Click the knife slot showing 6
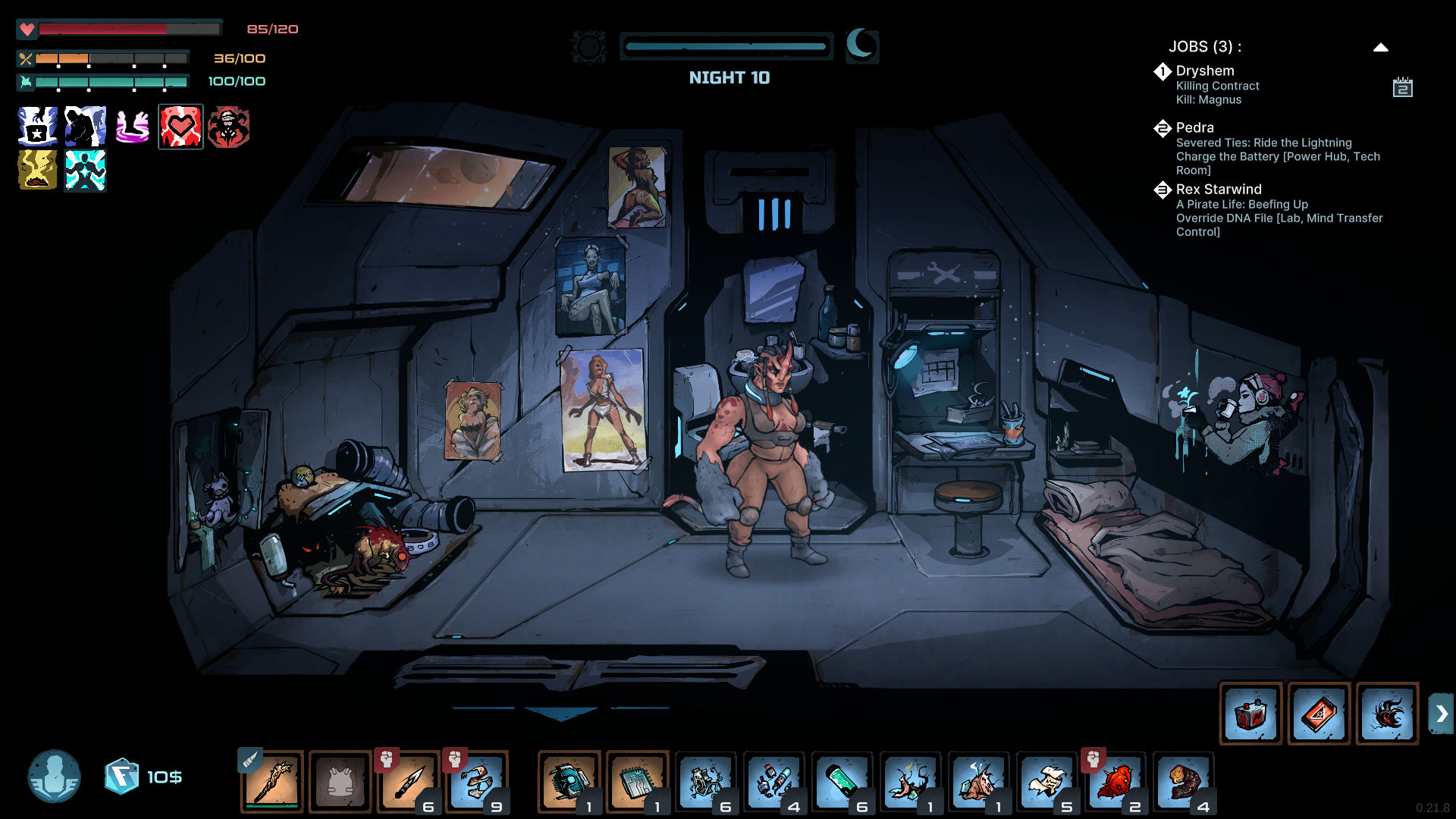This screenshot has height=819, width=1456. pos(409,781)
